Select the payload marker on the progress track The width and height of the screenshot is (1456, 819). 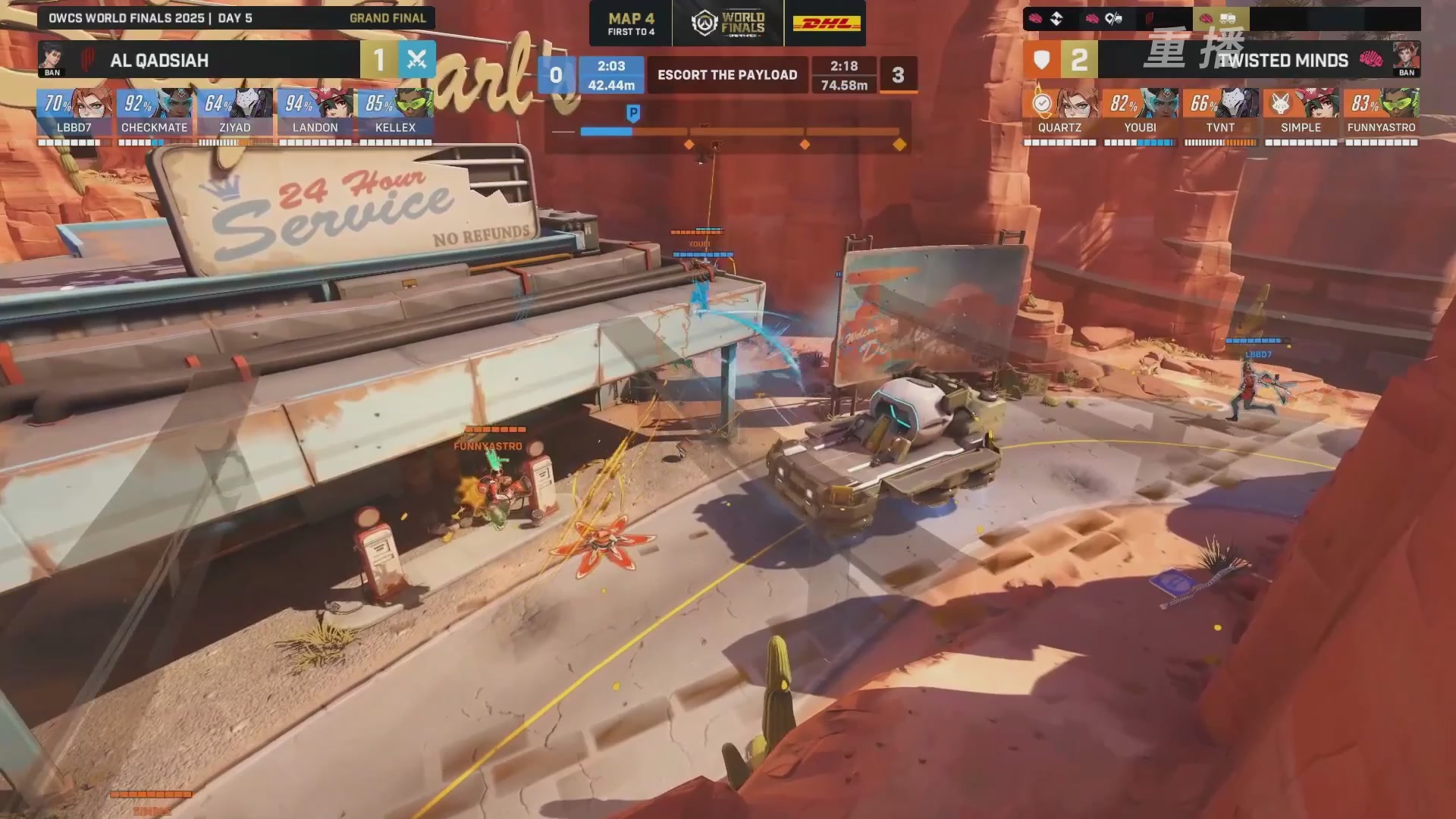pos(633,114)
